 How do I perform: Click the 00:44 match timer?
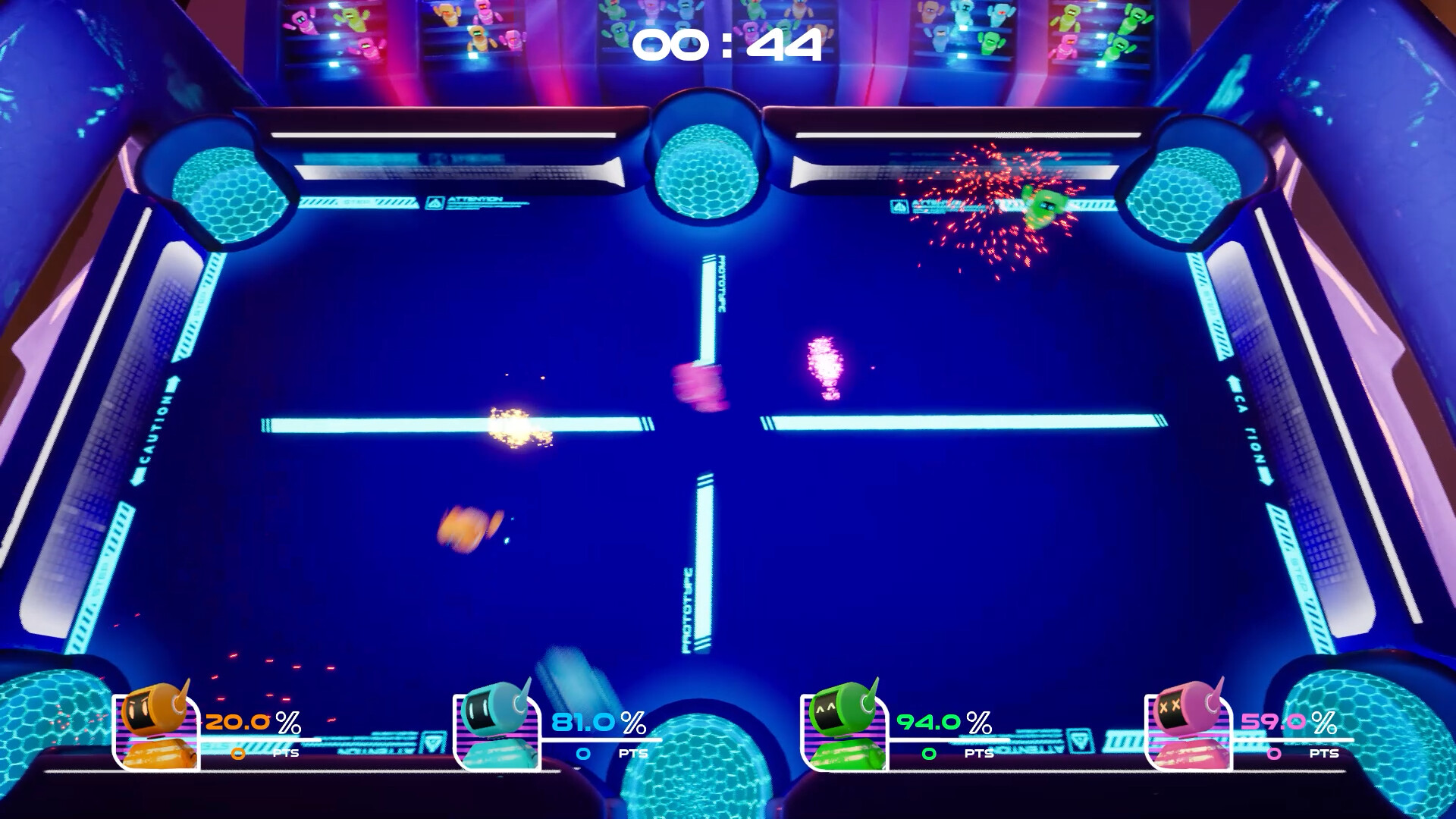[730, 44]
